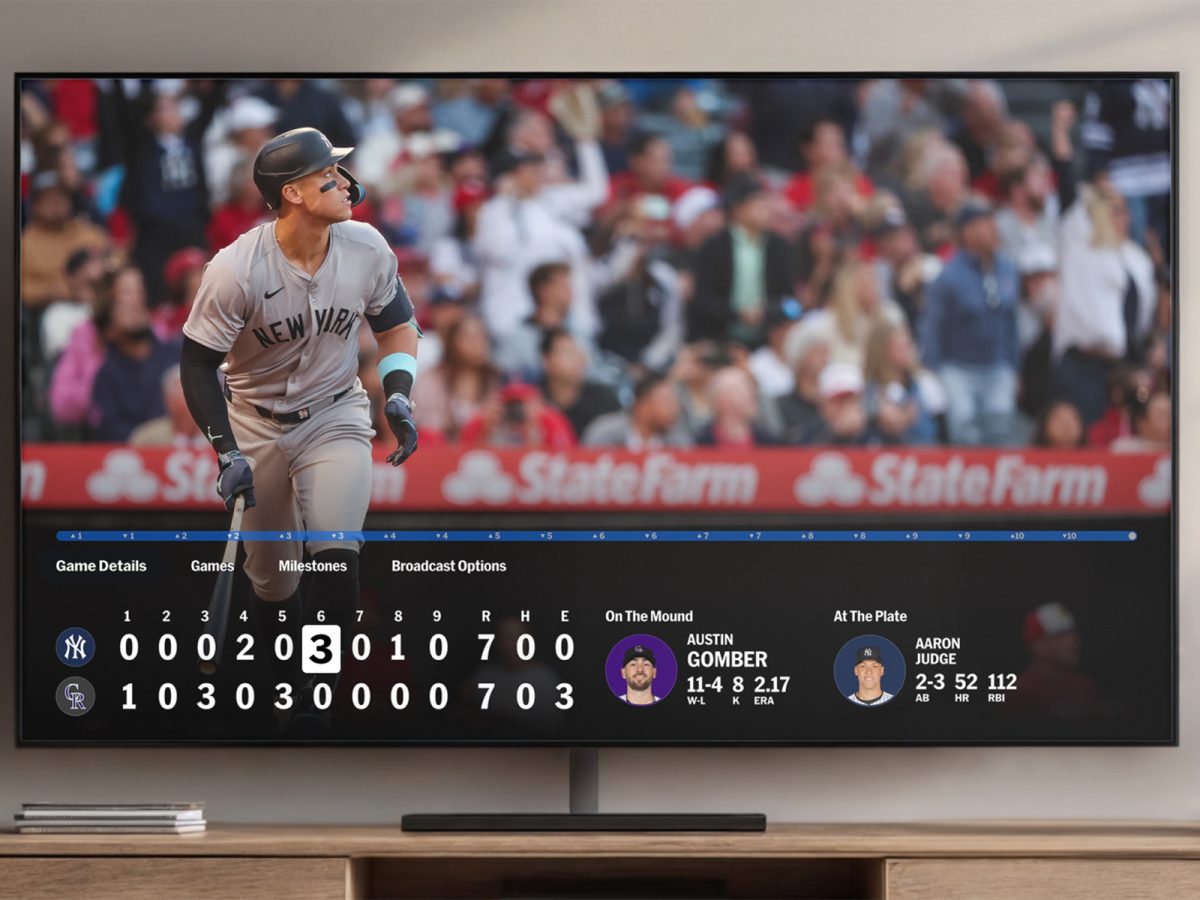Switch to the Games tab
Viewport: 1200px width, 900px height.
(212, 566)
